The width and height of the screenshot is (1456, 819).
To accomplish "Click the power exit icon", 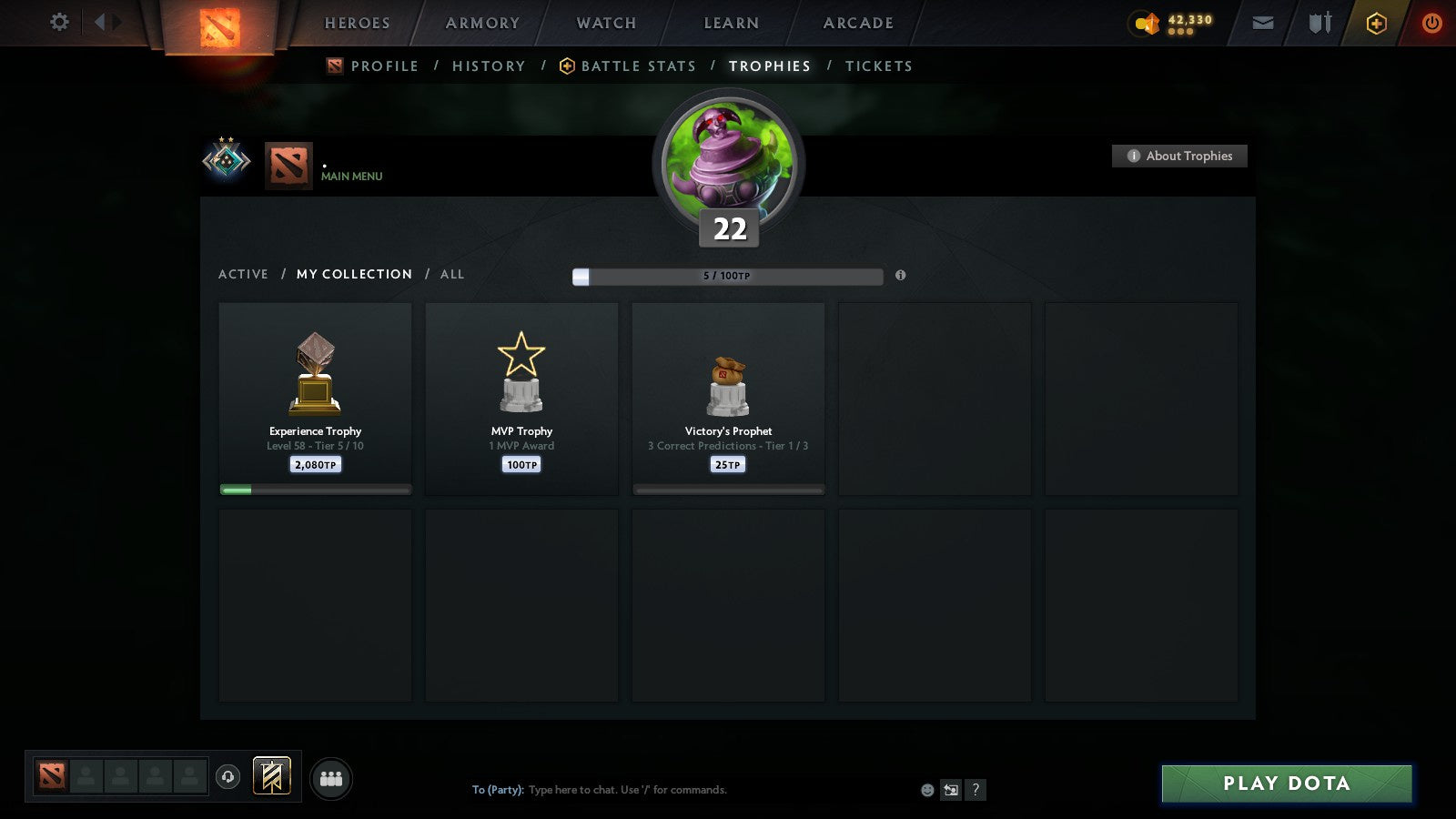I will point(1431,23).
